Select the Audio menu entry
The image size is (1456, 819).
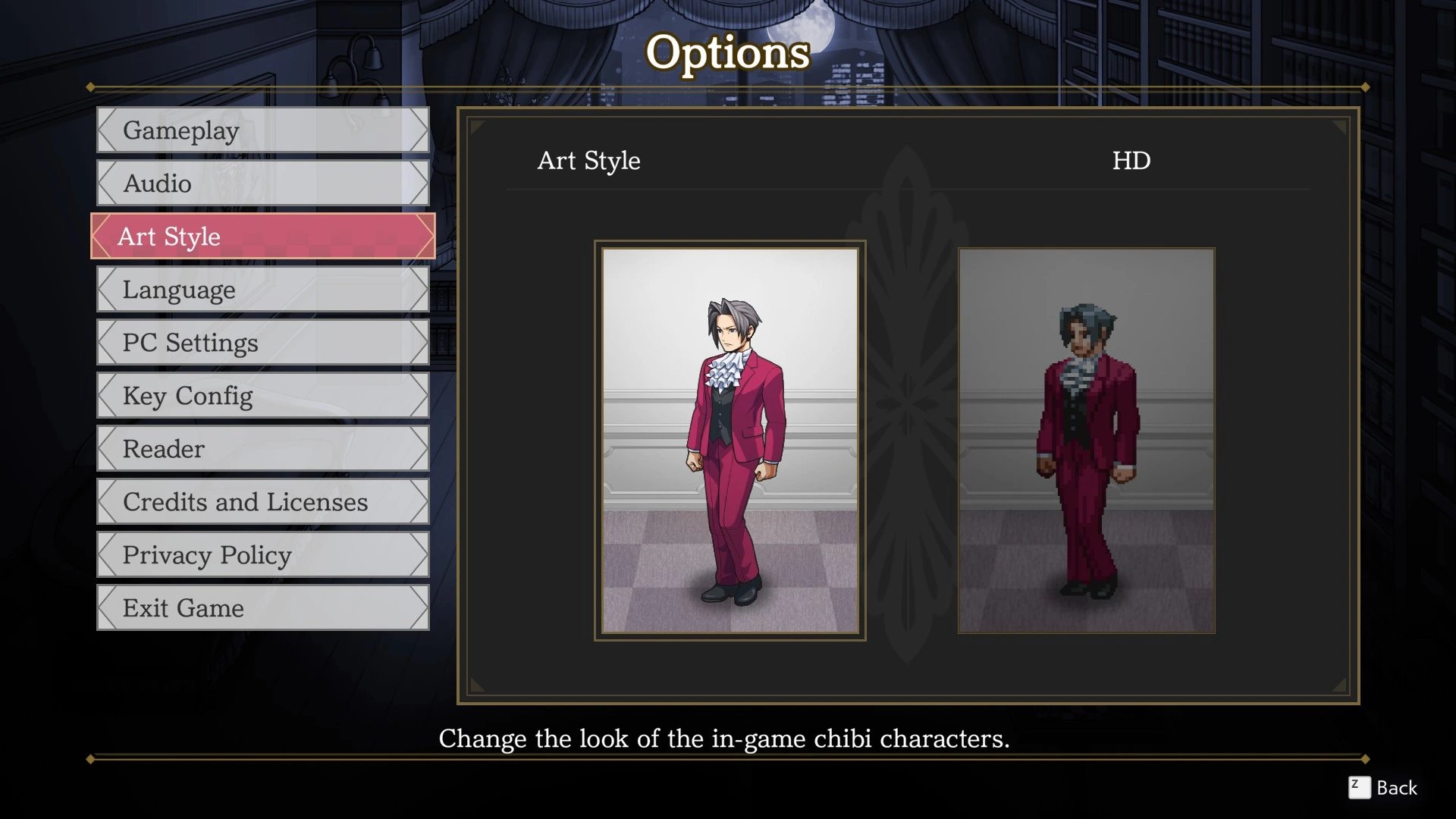[262, 184]
